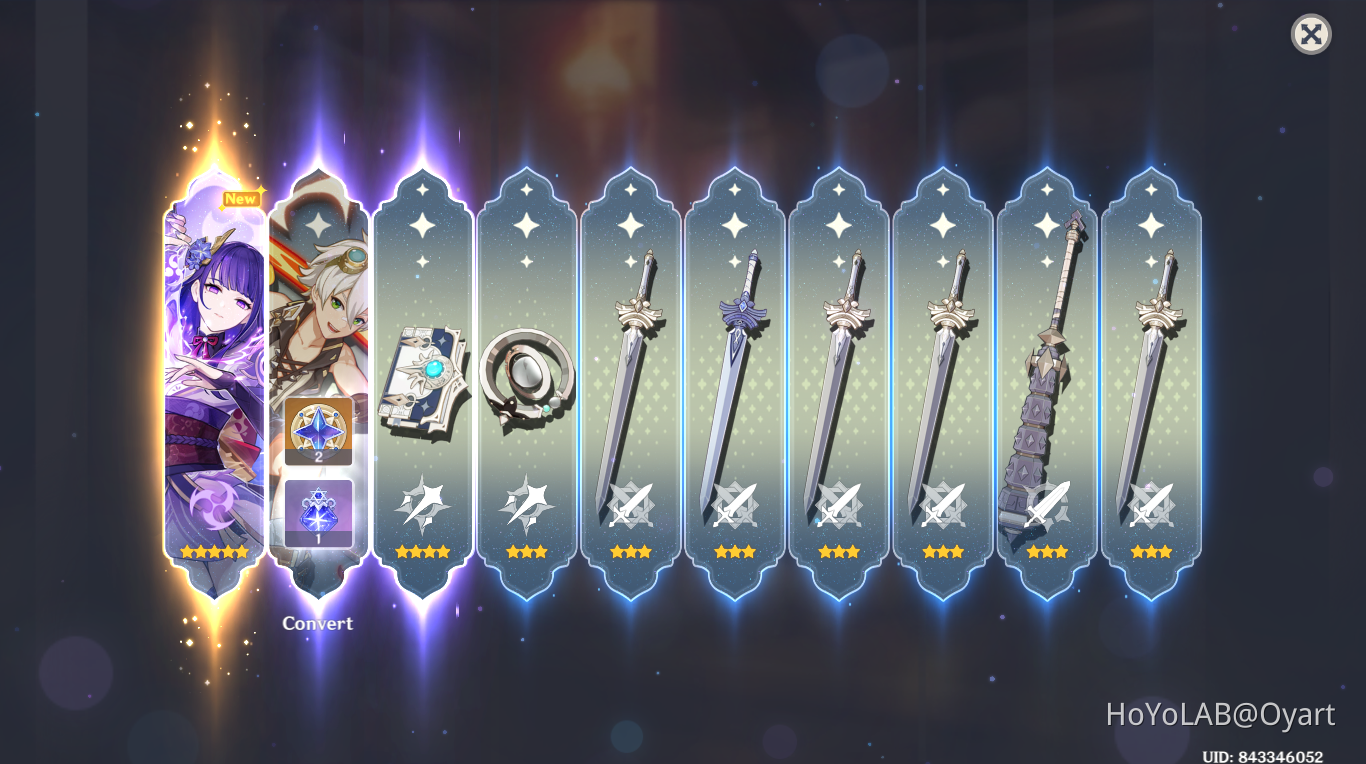Click the five-star rating under Raiden Shogun
Screen dimensions: 1366x764
click(212, 549)
